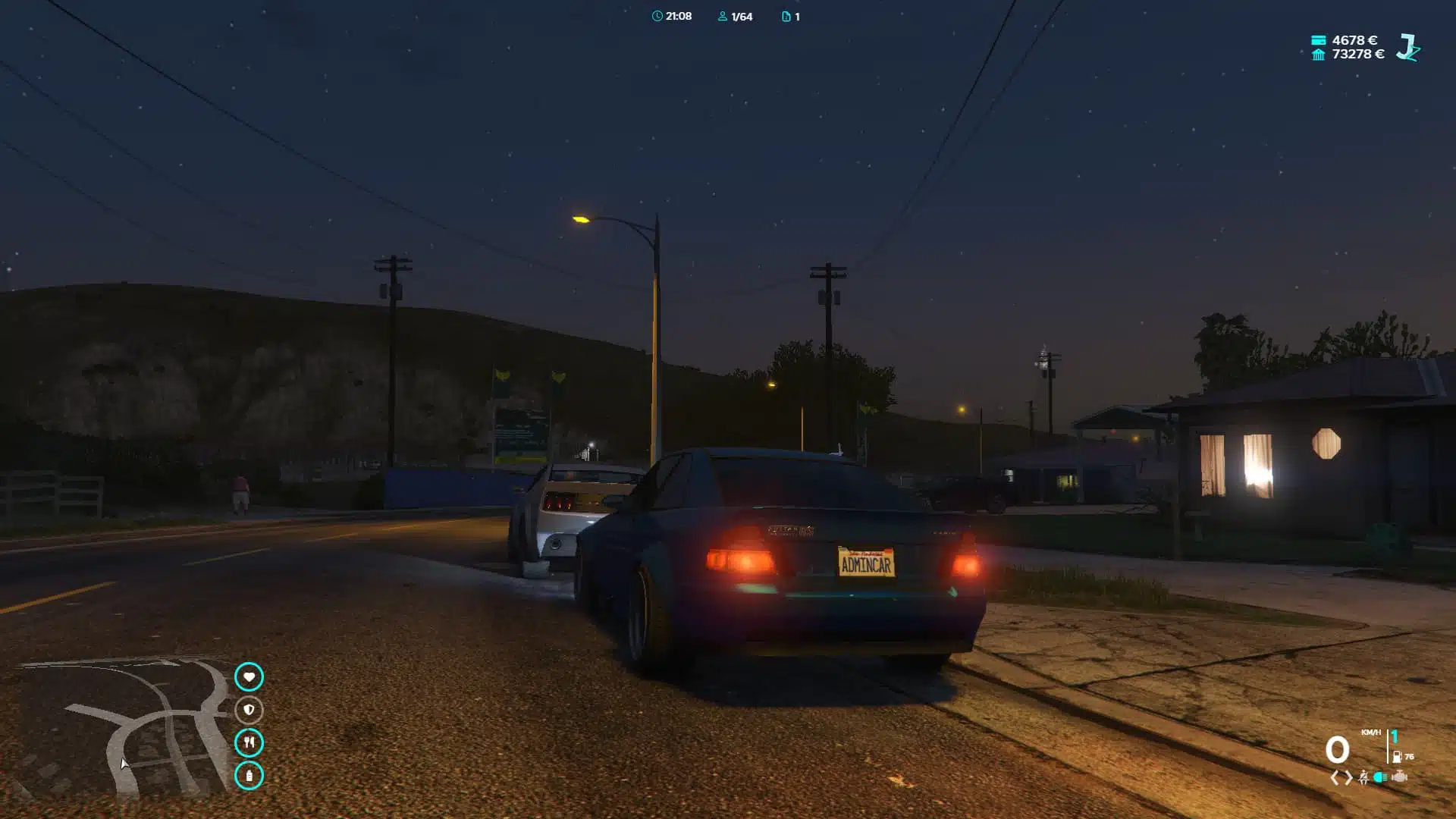Click the water bottle thirst icon
This screenshot has width=1456, height=819.
click(x=249, y=775)
